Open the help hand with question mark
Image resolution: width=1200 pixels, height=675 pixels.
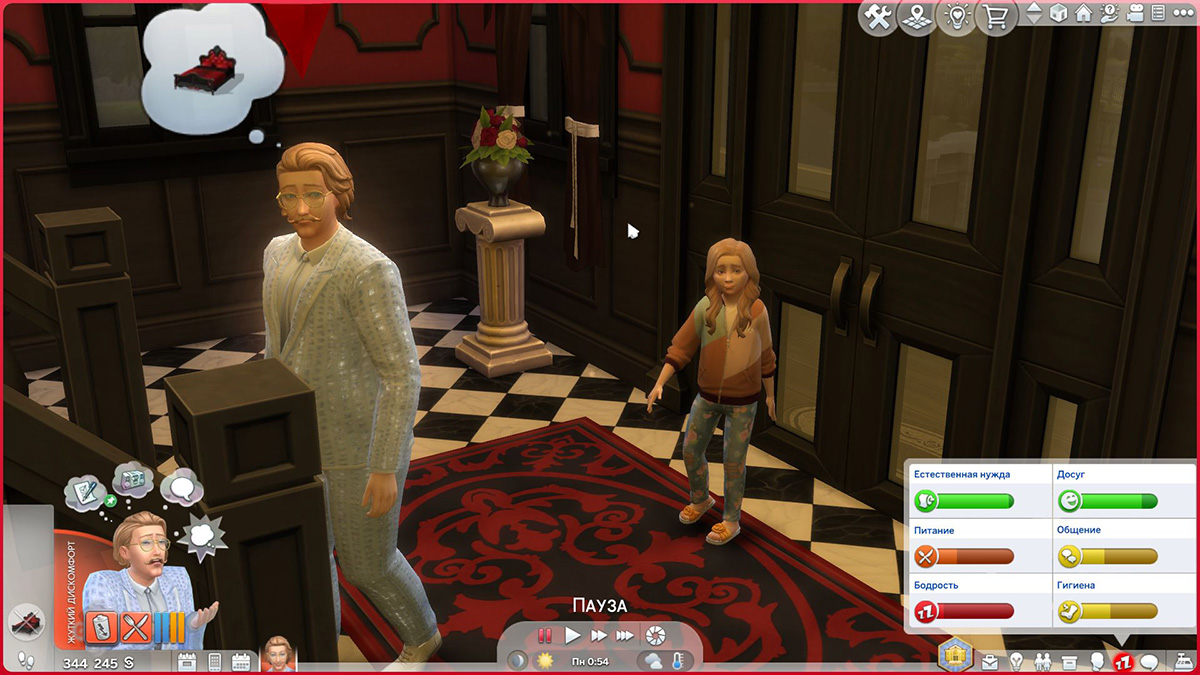click(x=1109, y=15)
